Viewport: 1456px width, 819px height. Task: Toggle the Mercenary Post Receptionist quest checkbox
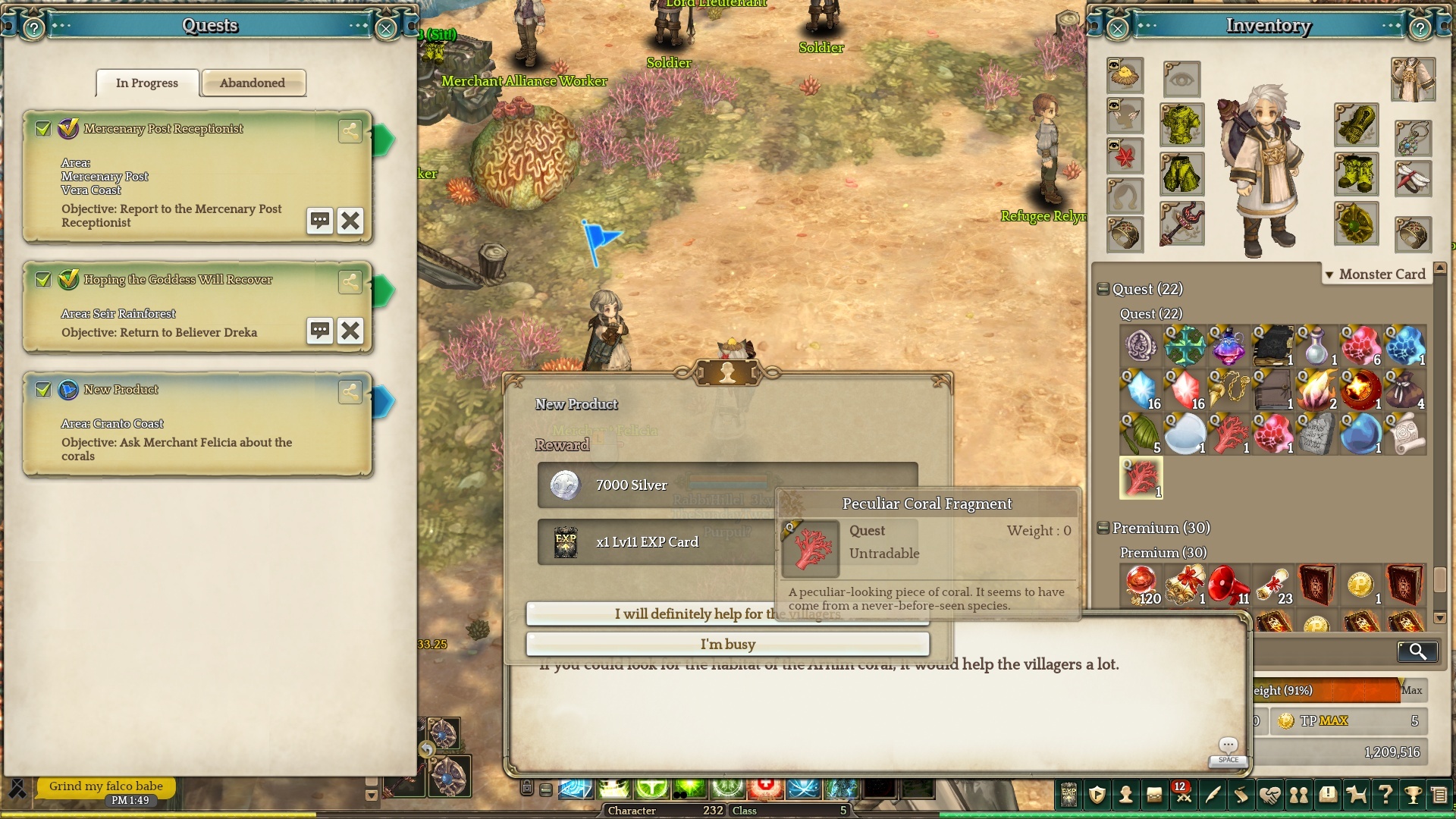point(43,129)
